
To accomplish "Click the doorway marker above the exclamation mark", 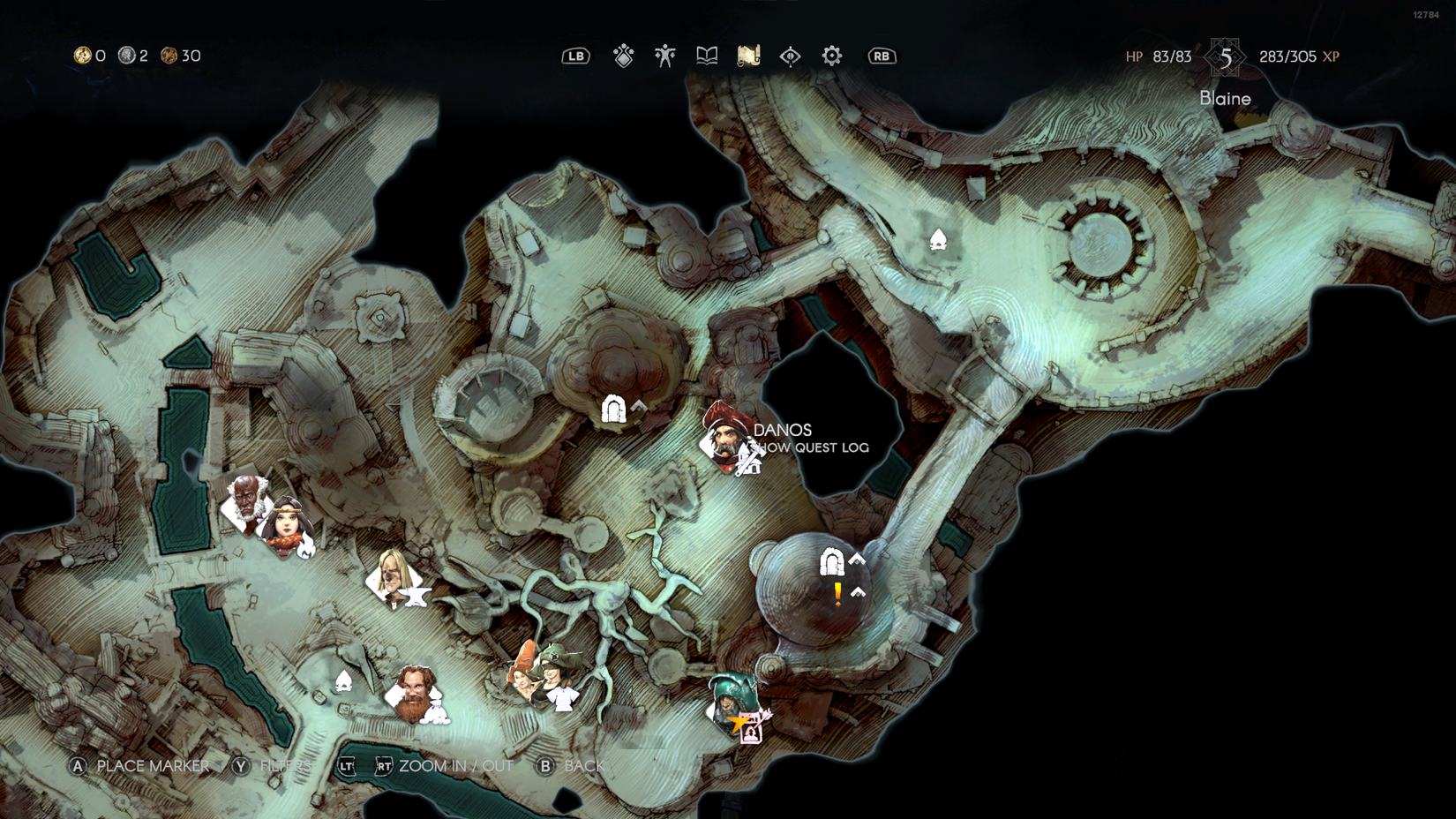I will (831, 561).
